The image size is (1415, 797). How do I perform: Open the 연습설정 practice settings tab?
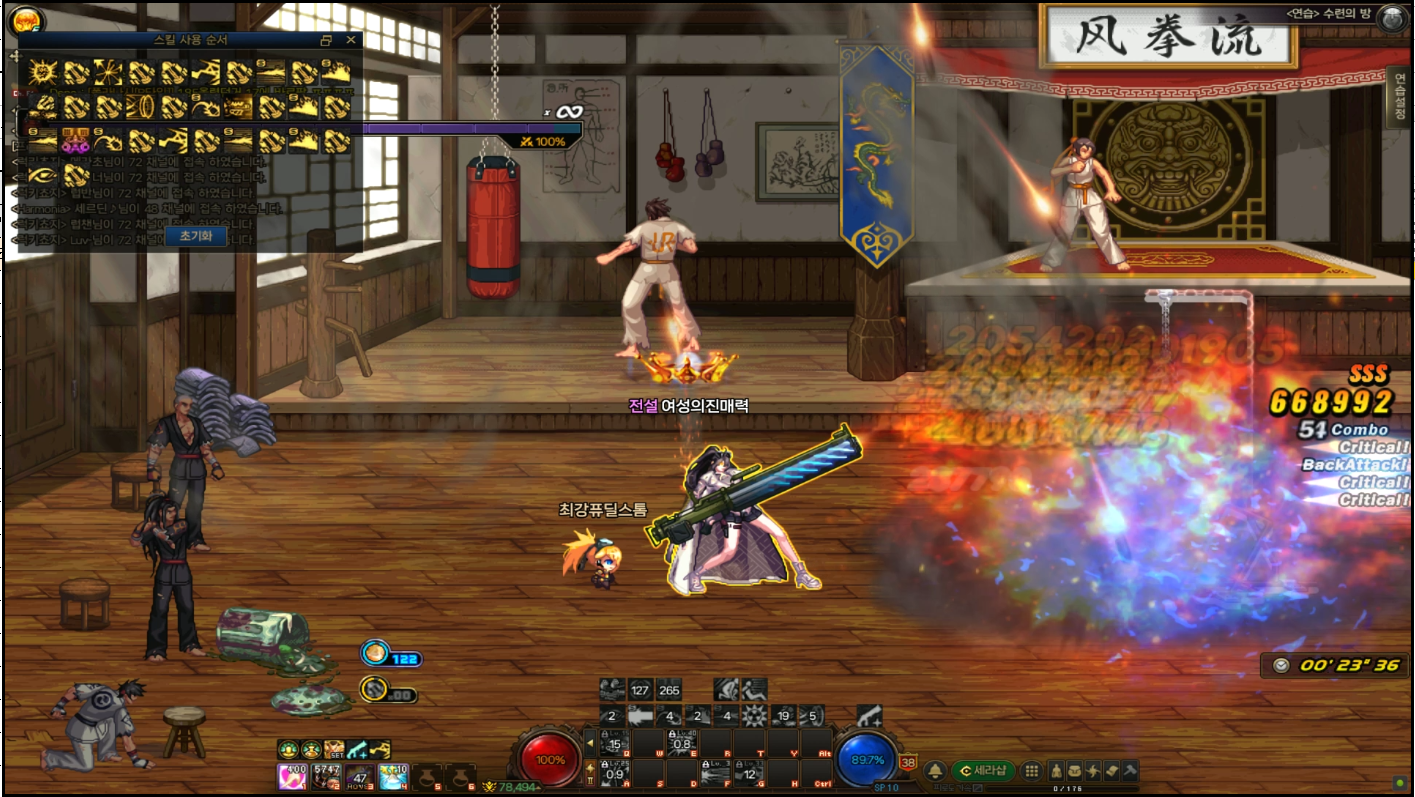1398,99
